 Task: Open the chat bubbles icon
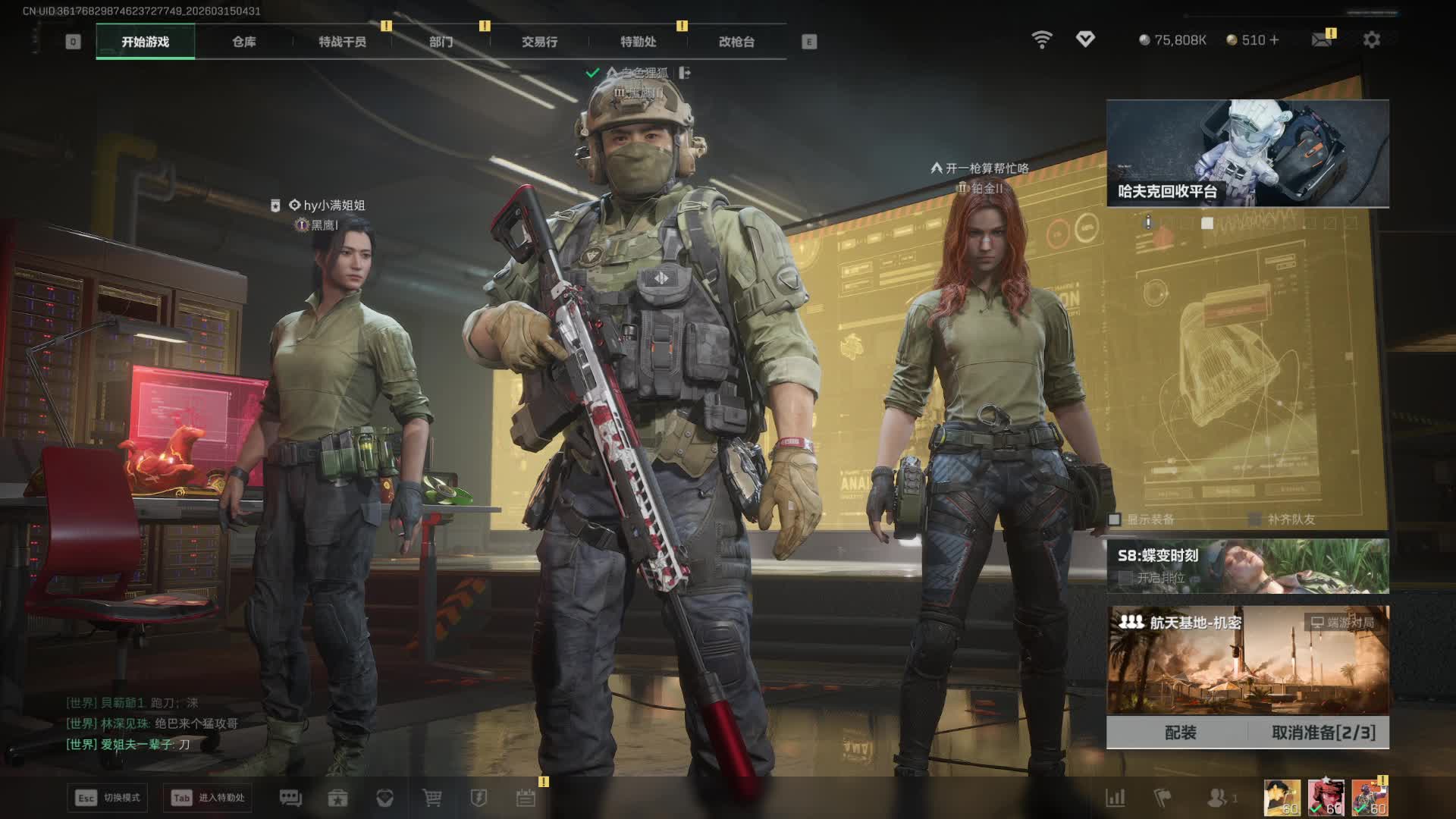pos(290,798)
